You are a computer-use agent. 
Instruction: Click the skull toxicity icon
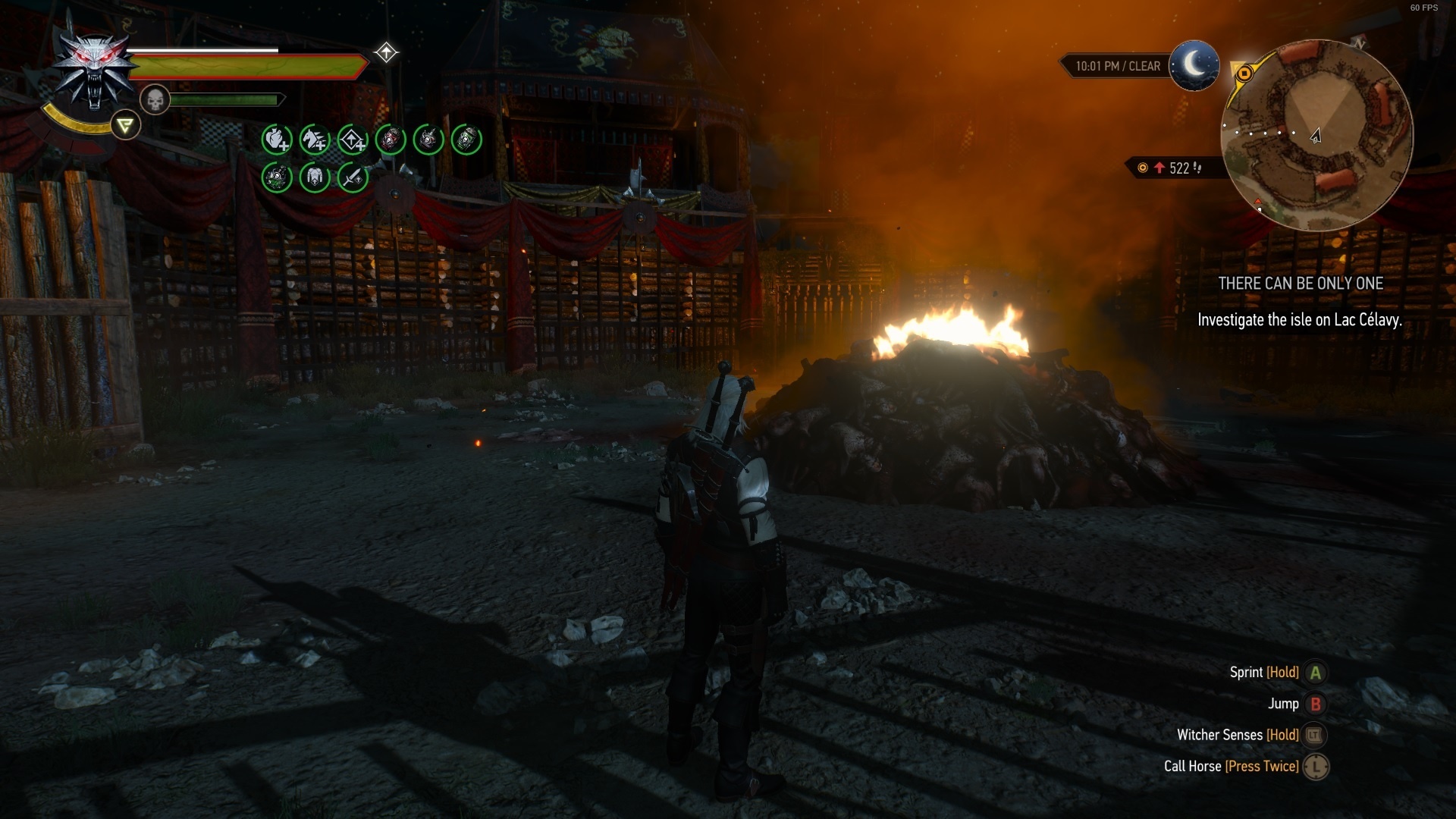[x=155, y=99]
